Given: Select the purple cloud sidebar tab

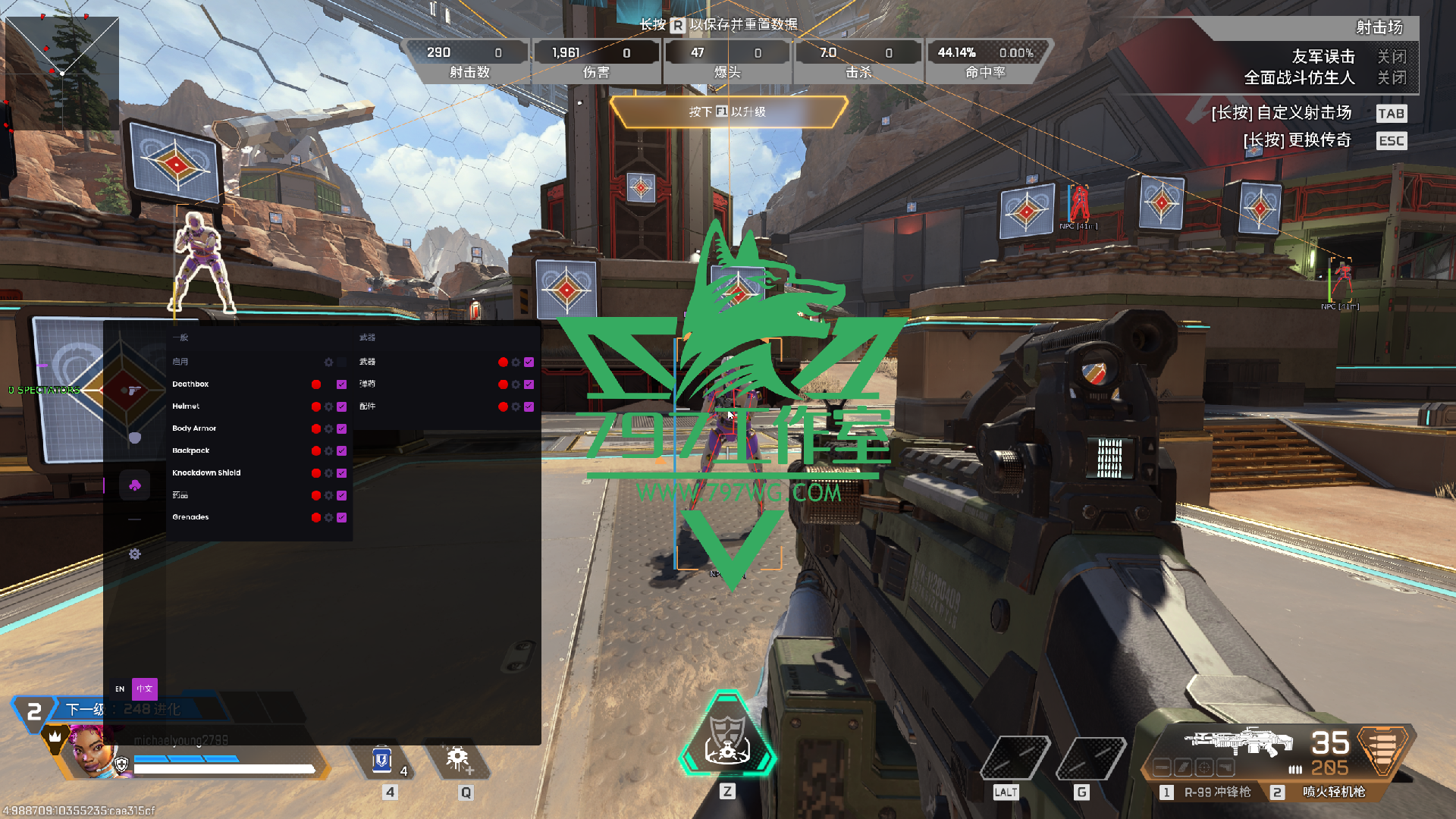Looking at the screenshot, I should click(x=135, y=485).
